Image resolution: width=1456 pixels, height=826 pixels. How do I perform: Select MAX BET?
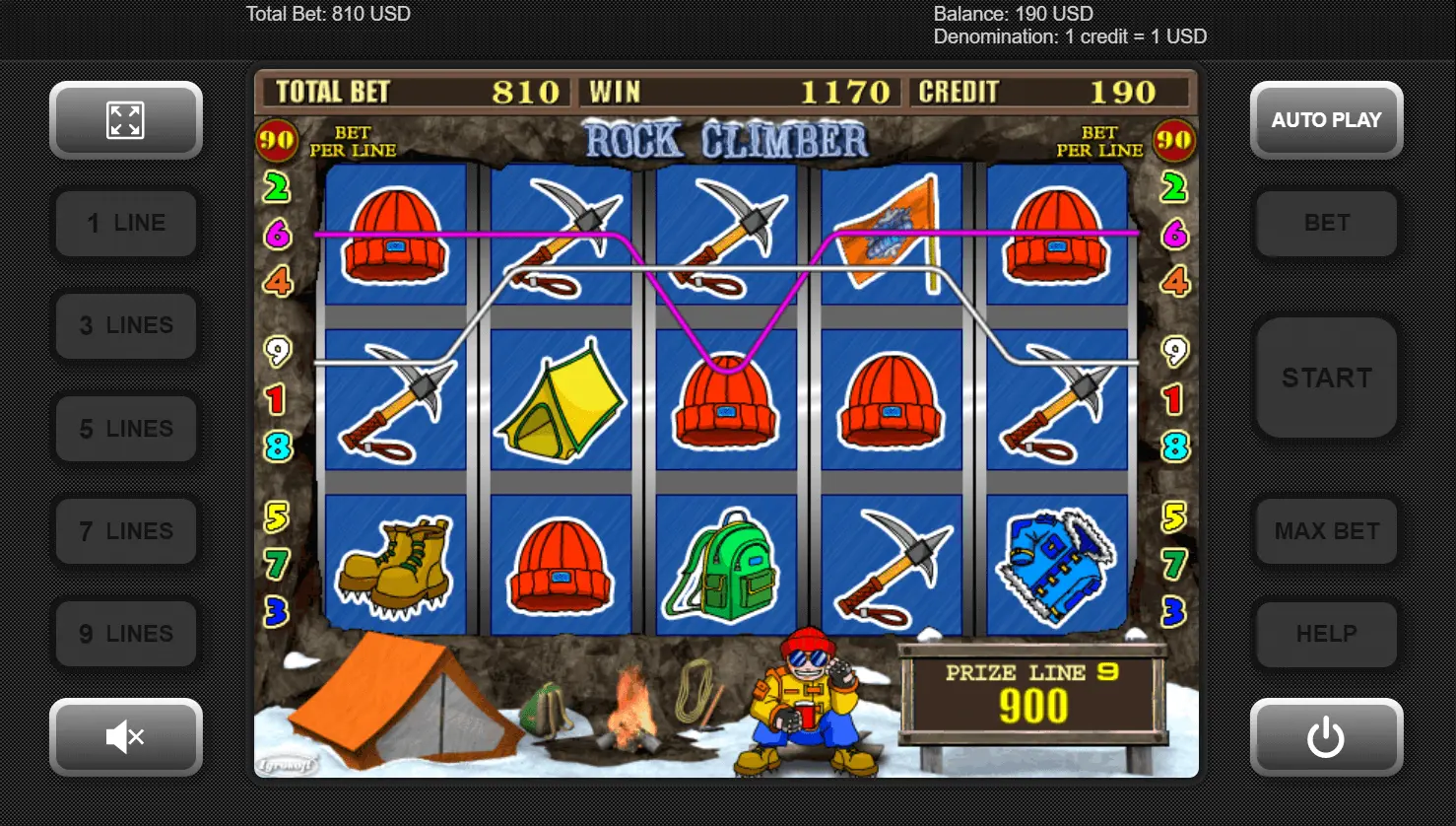click(1326, 531)
